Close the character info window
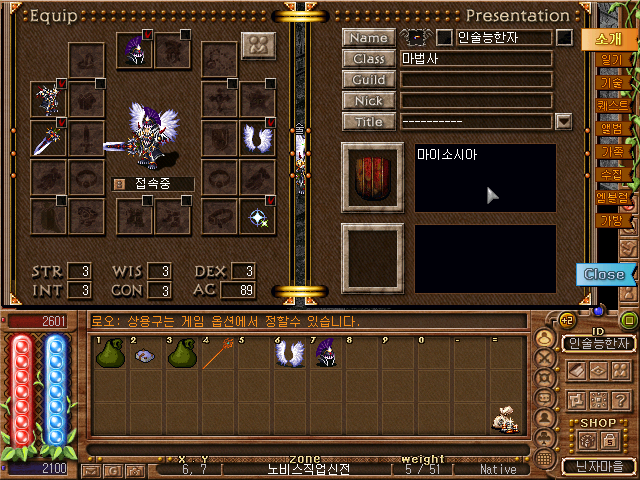 (x=604, y=274)
